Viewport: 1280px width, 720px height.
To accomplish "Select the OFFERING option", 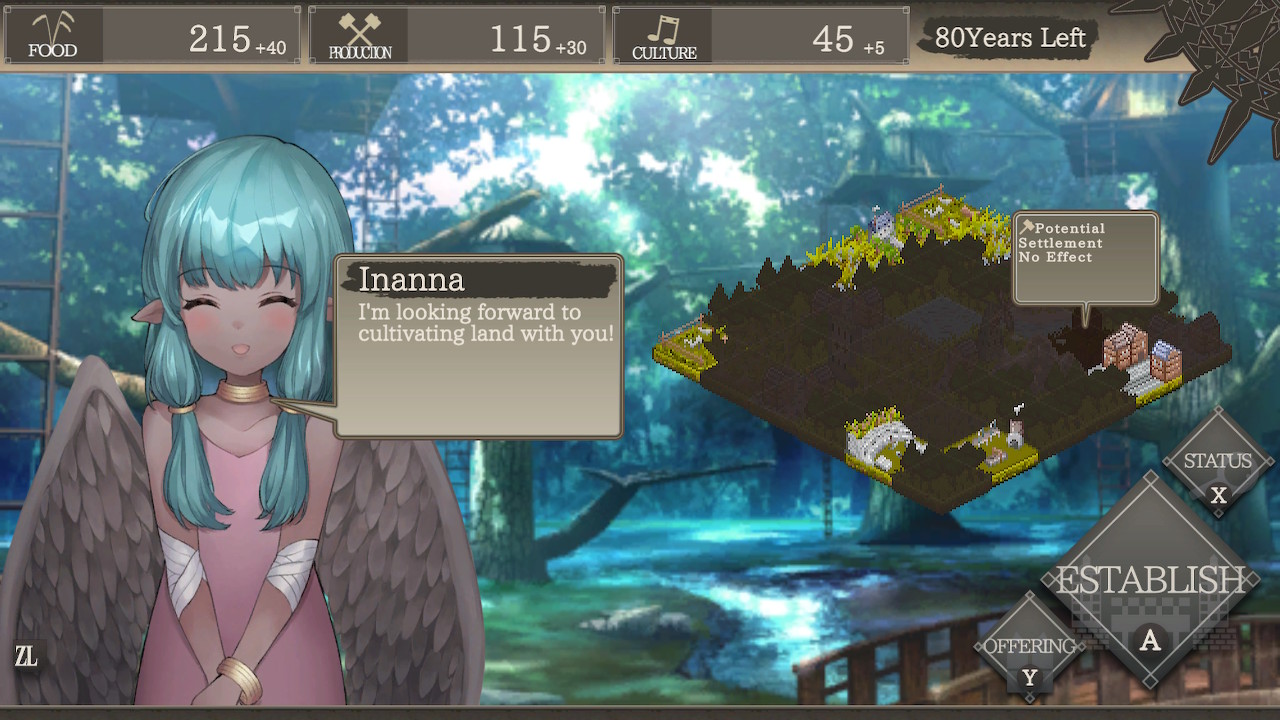I will click(x=1030, y=647).
